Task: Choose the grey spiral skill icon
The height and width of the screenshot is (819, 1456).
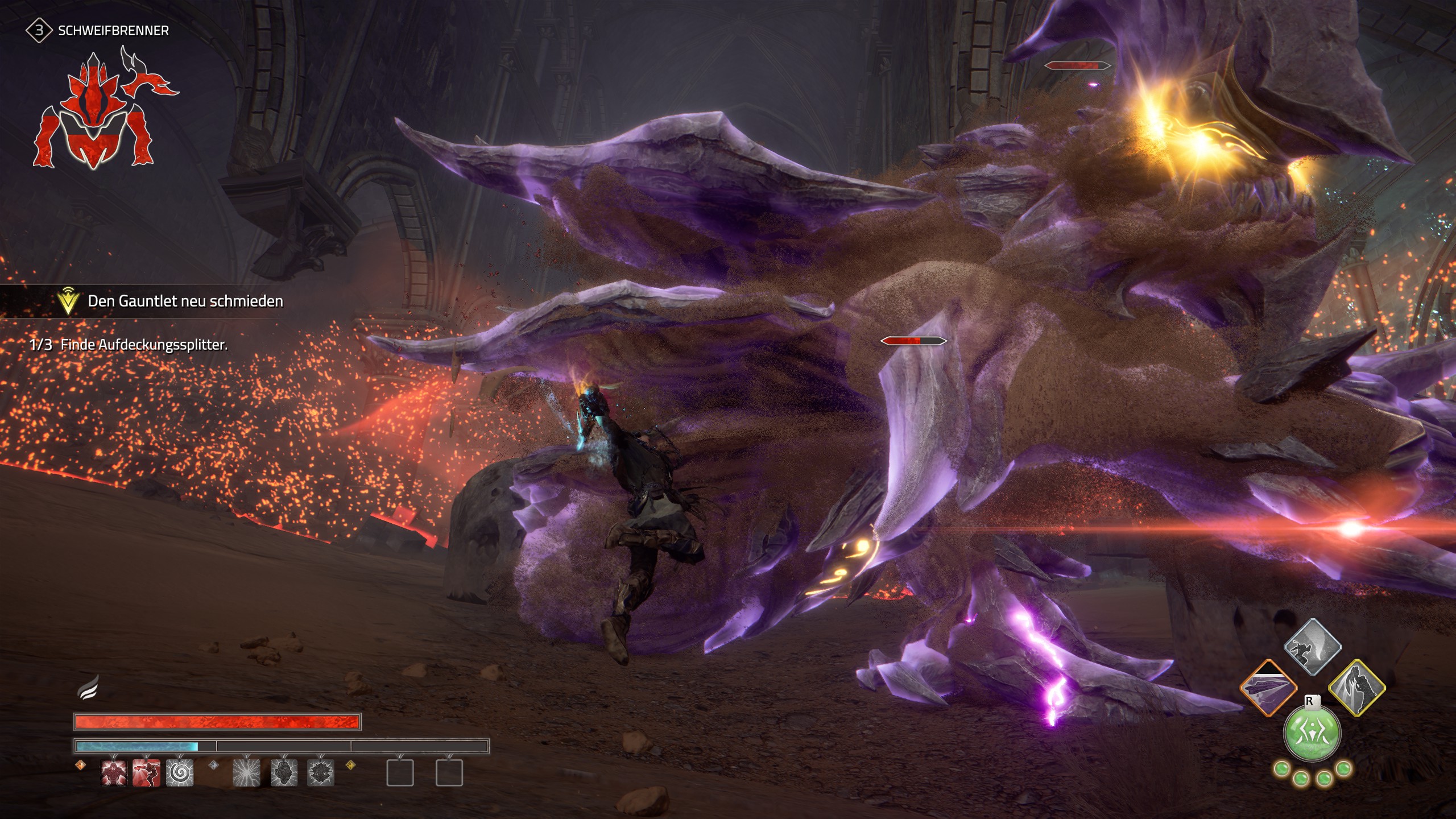Action: tap(180, 773)
